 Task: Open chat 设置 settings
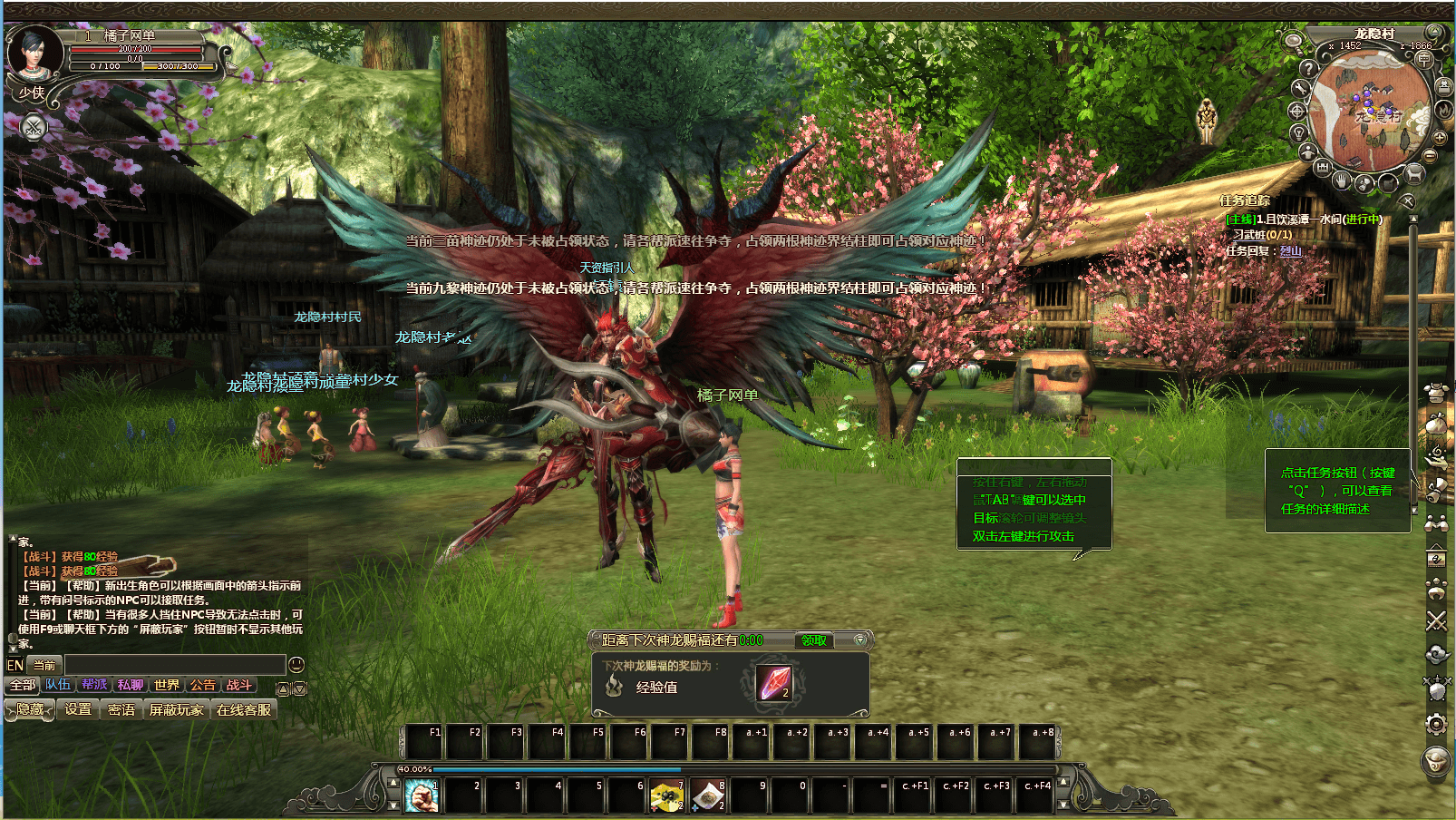78,709
